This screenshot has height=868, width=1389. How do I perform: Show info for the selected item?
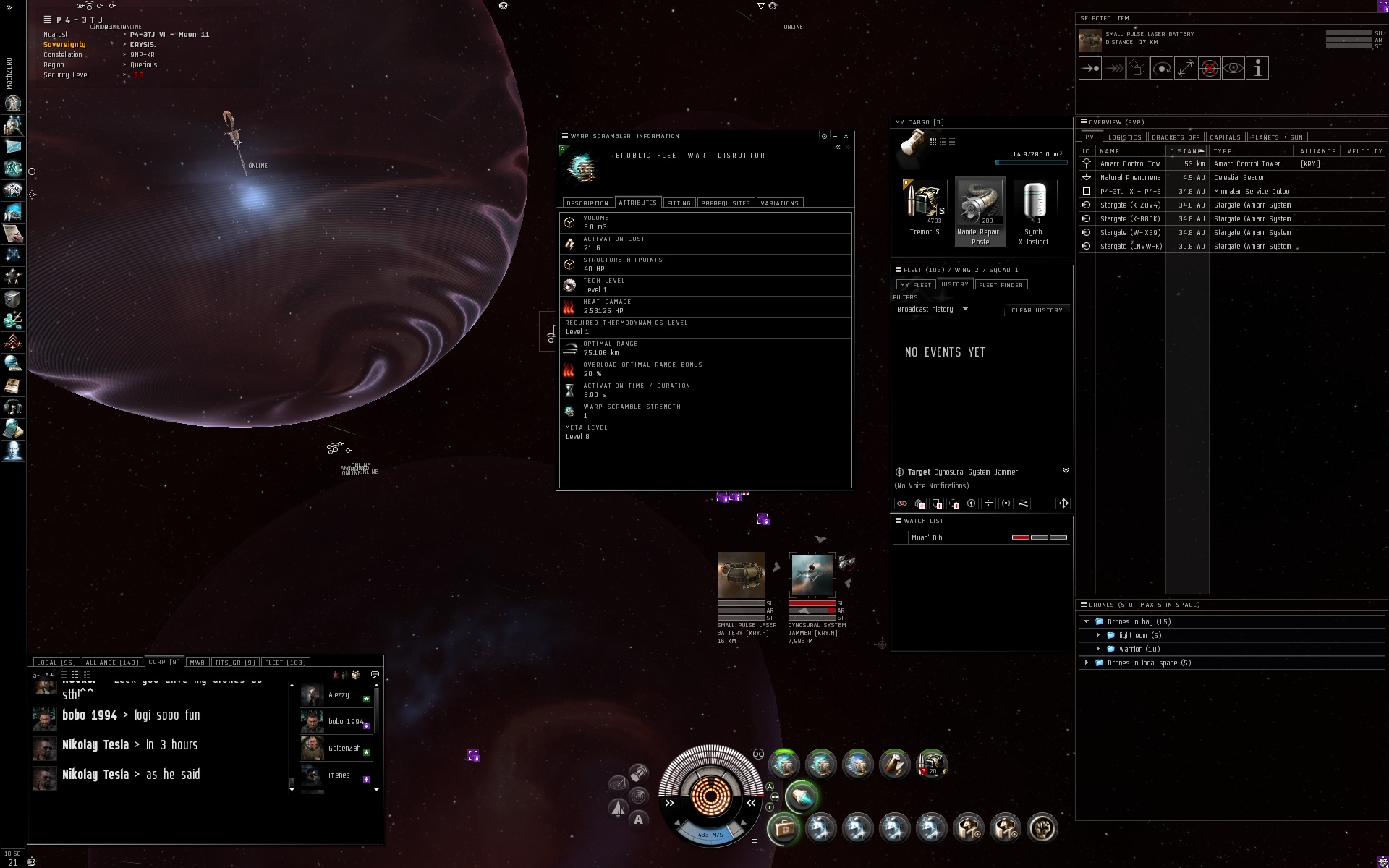coord(1258,69)
